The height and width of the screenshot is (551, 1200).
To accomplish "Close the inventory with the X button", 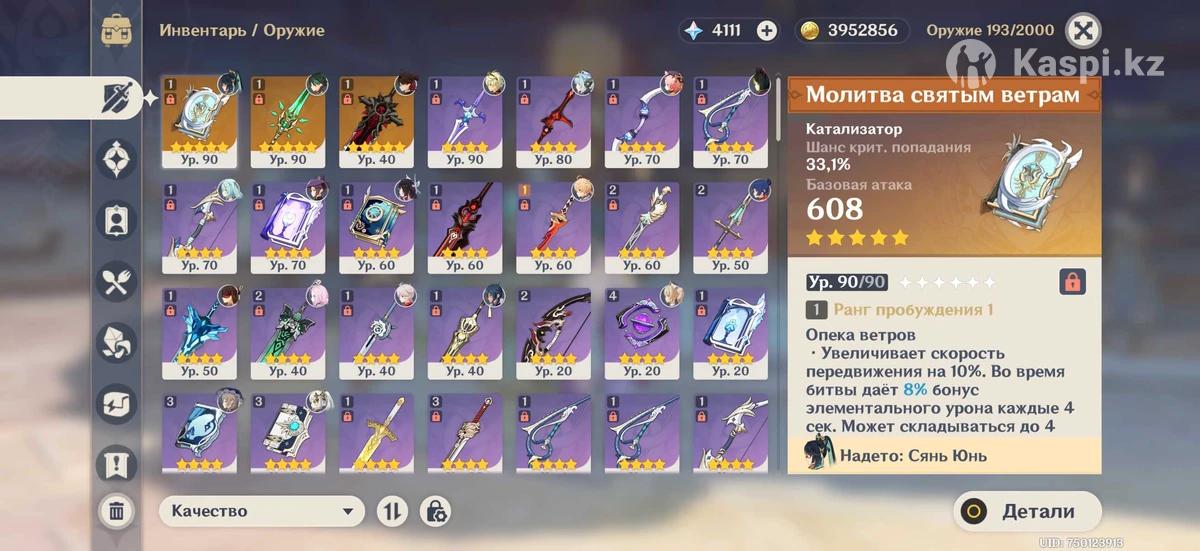I will pos(1081,30).
